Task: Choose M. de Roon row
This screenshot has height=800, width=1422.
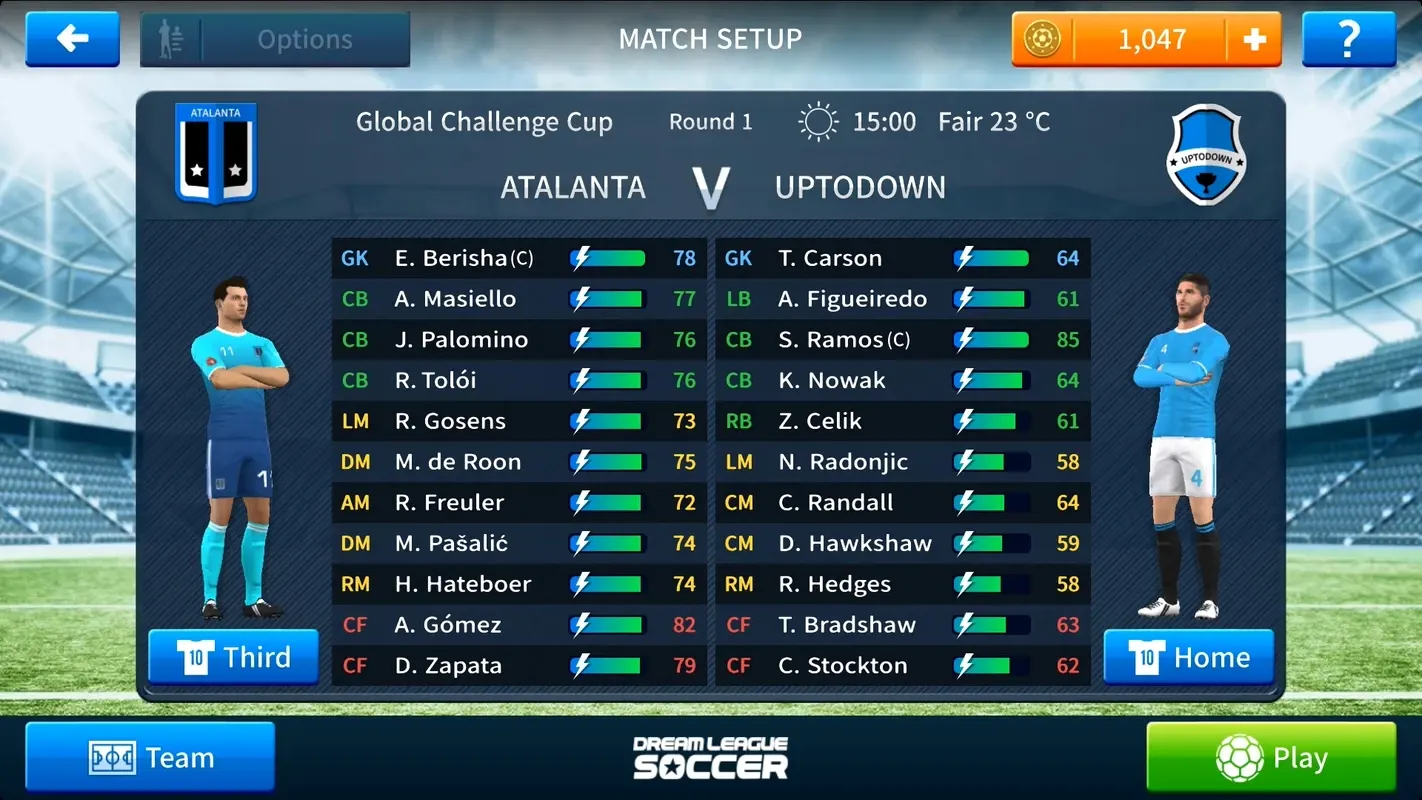Action: pos(519,462)
